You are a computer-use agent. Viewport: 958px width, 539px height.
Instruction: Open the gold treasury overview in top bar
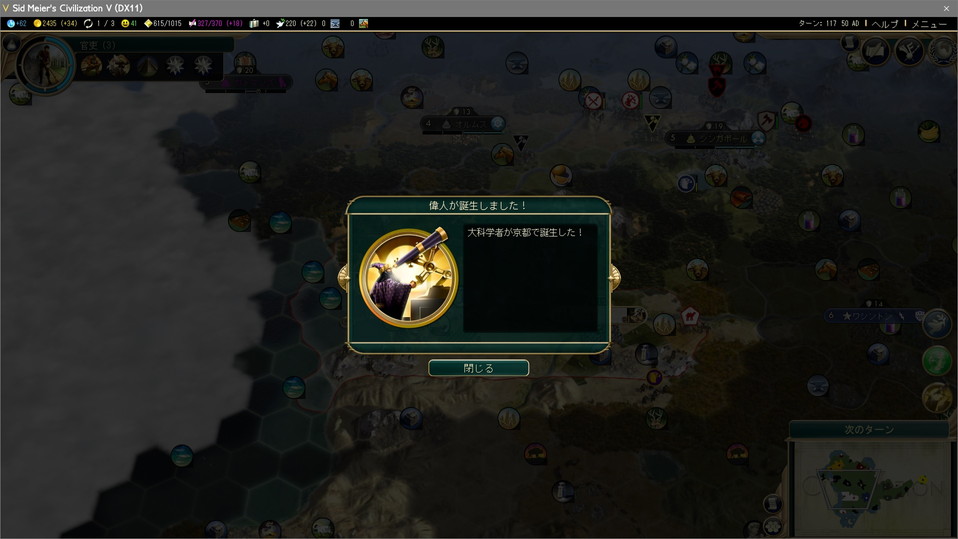click(56, 23)
